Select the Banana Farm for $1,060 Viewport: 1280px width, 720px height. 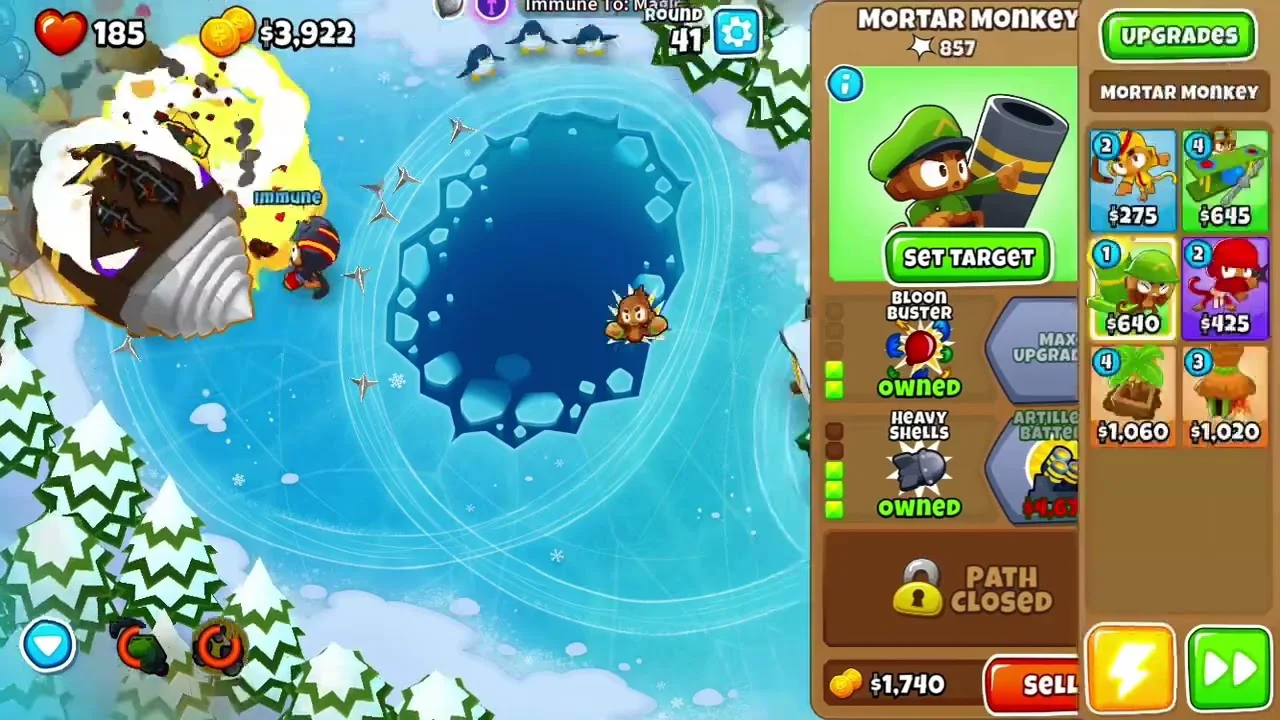(1132, 397)
